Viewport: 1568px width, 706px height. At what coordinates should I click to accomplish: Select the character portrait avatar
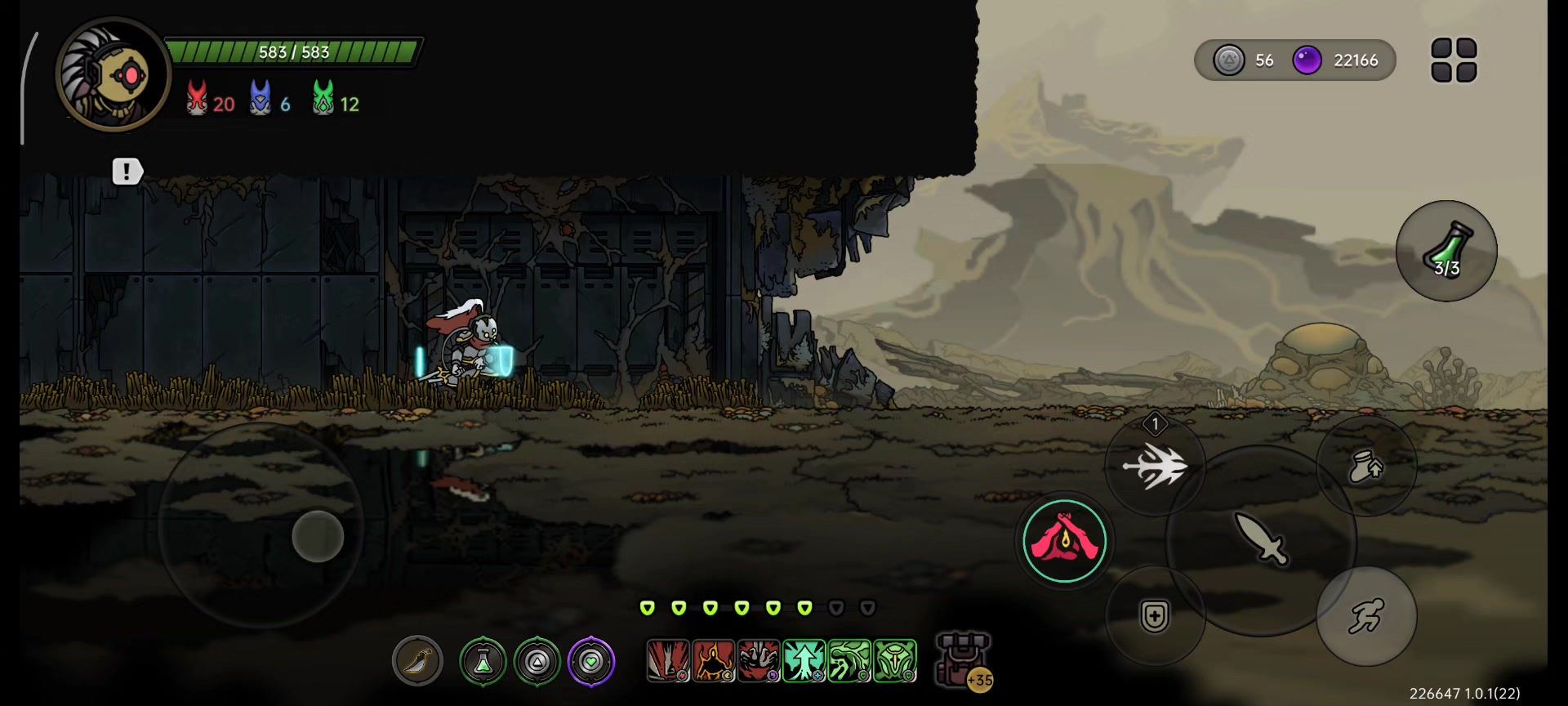[x=114, y=75]
